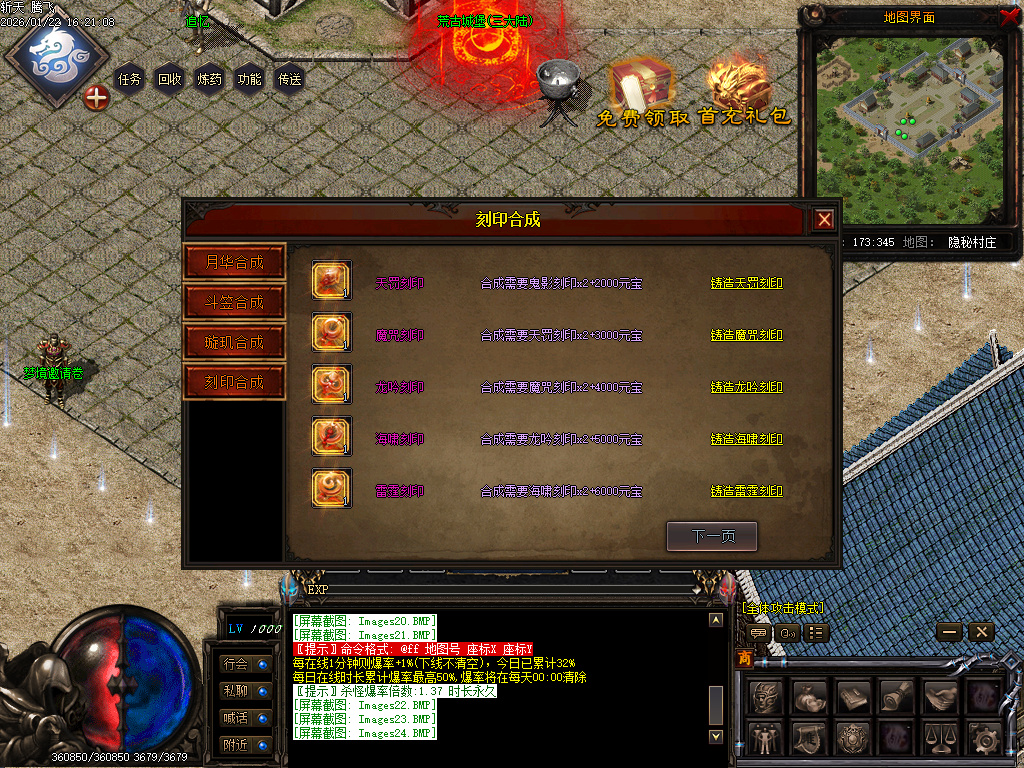The image size is (1024, 768).
Task: Select the 璇玑合成 tab
Action: tap(235, 342)
